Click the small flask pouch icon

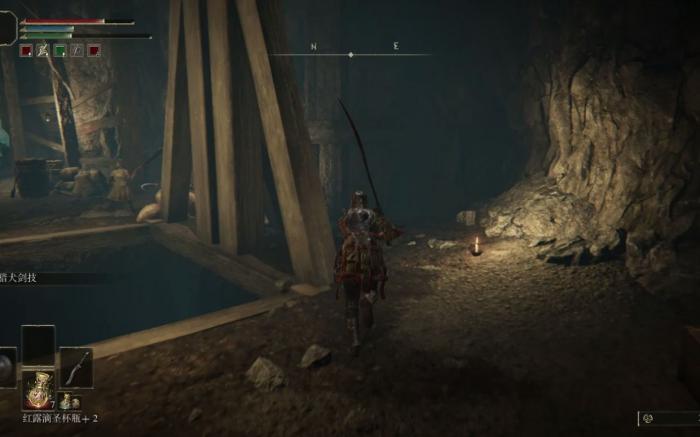coord(66,401)
